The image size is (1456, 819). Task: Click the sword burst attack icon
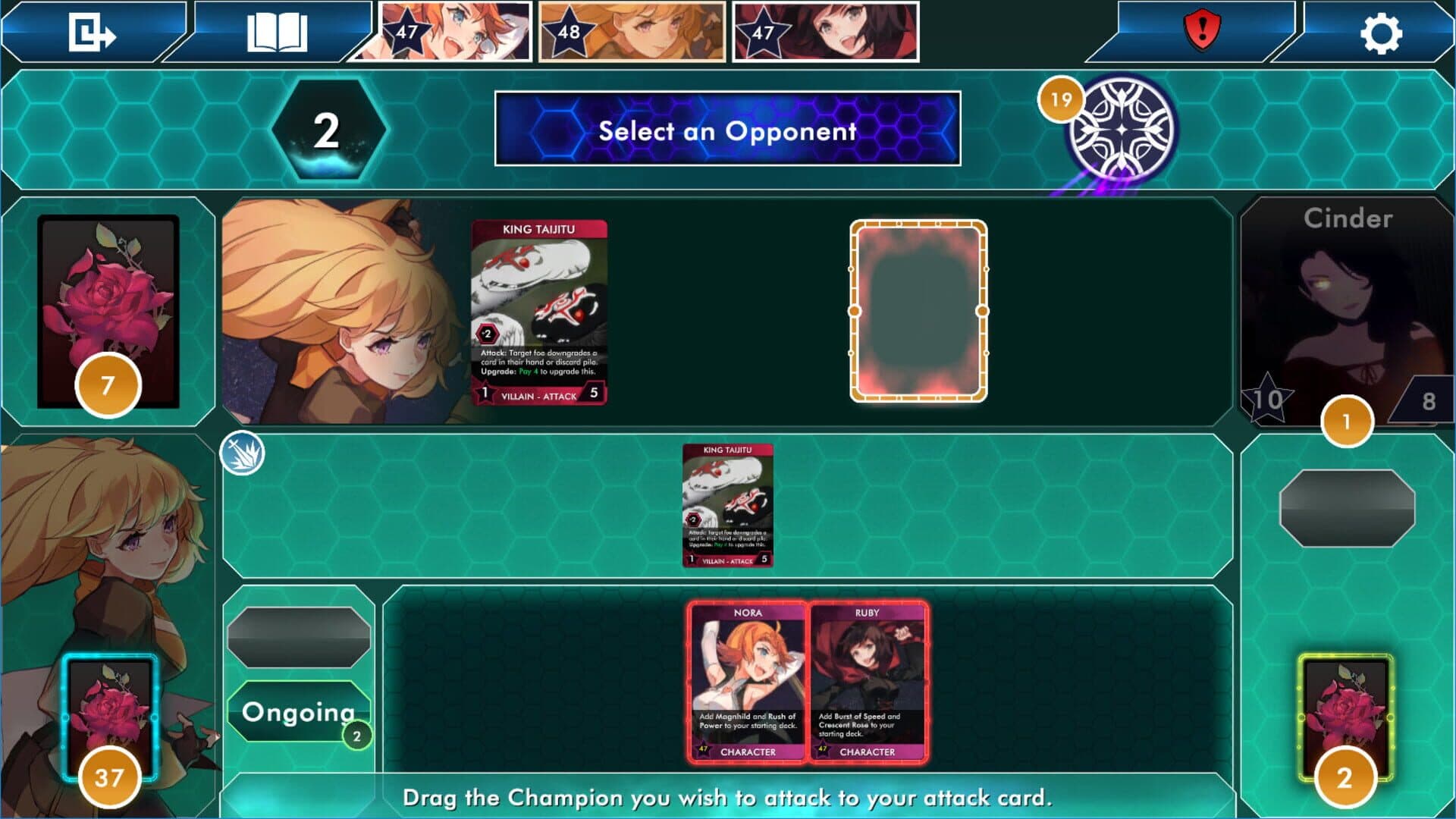242,453
